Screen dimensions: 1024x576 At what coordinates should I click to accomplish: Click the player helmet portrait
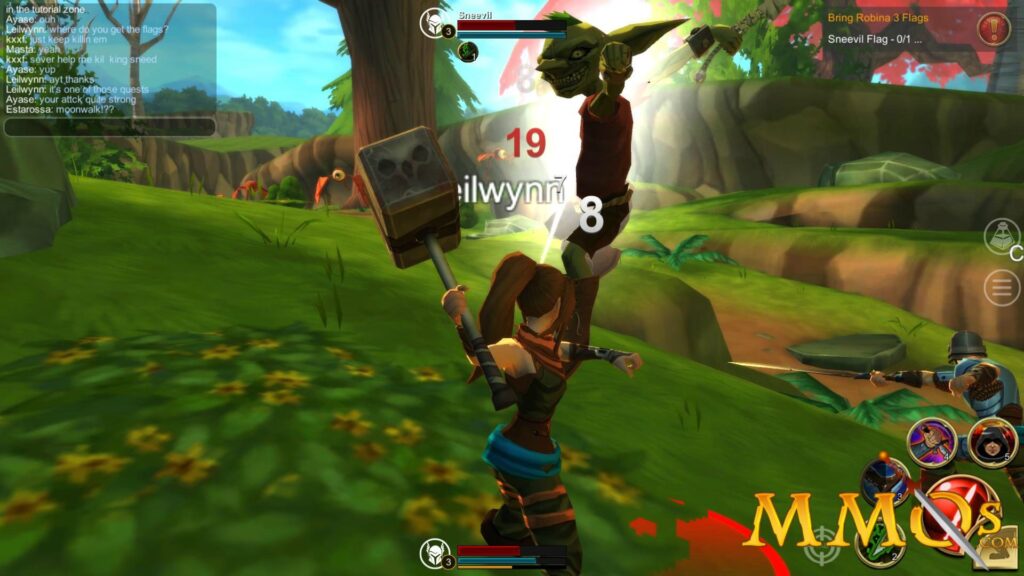(434, 553)
